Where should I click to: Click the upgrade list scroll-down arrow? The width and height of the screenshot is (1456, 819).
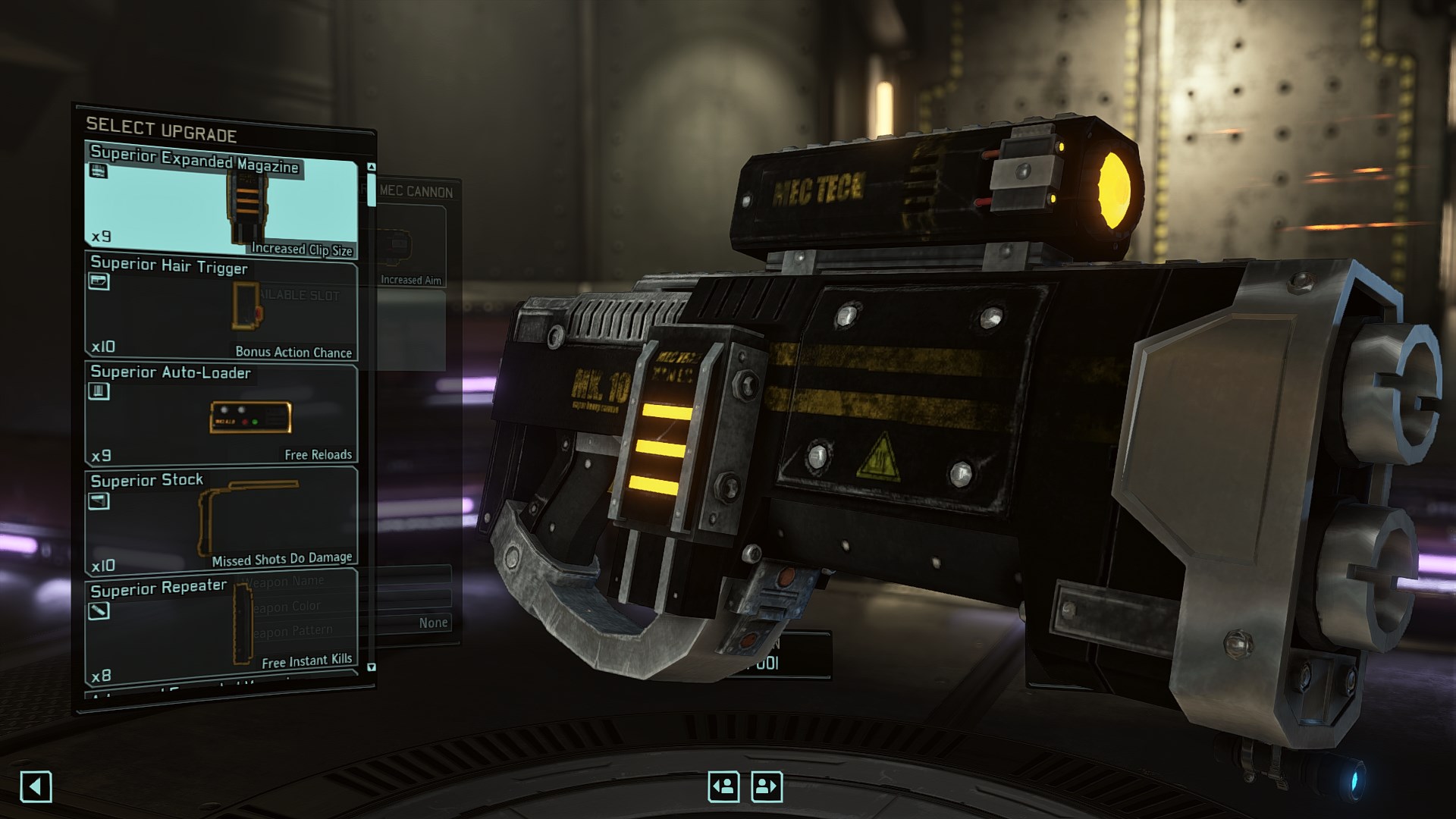tap(372, 667)
